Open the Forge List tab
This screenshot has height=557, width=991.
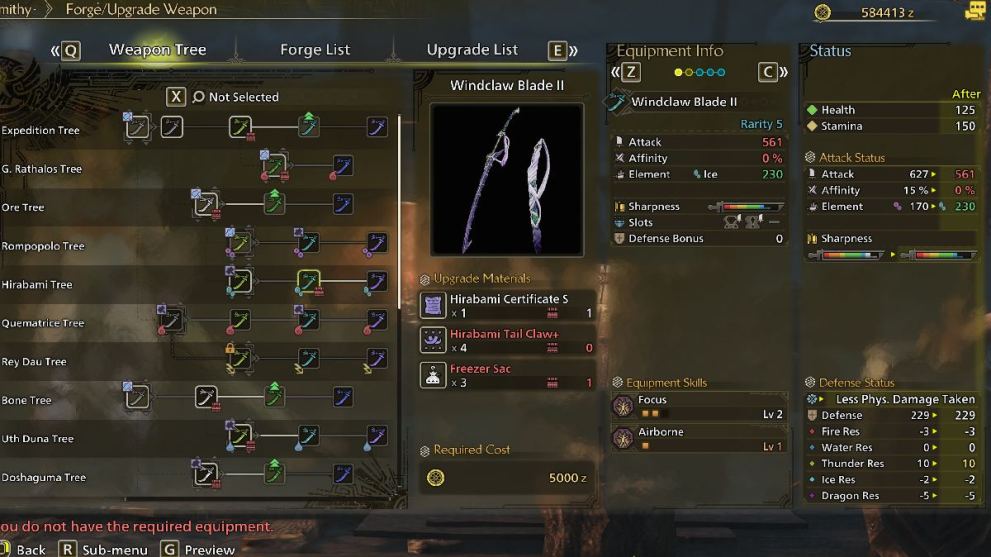tap(315, 50)
